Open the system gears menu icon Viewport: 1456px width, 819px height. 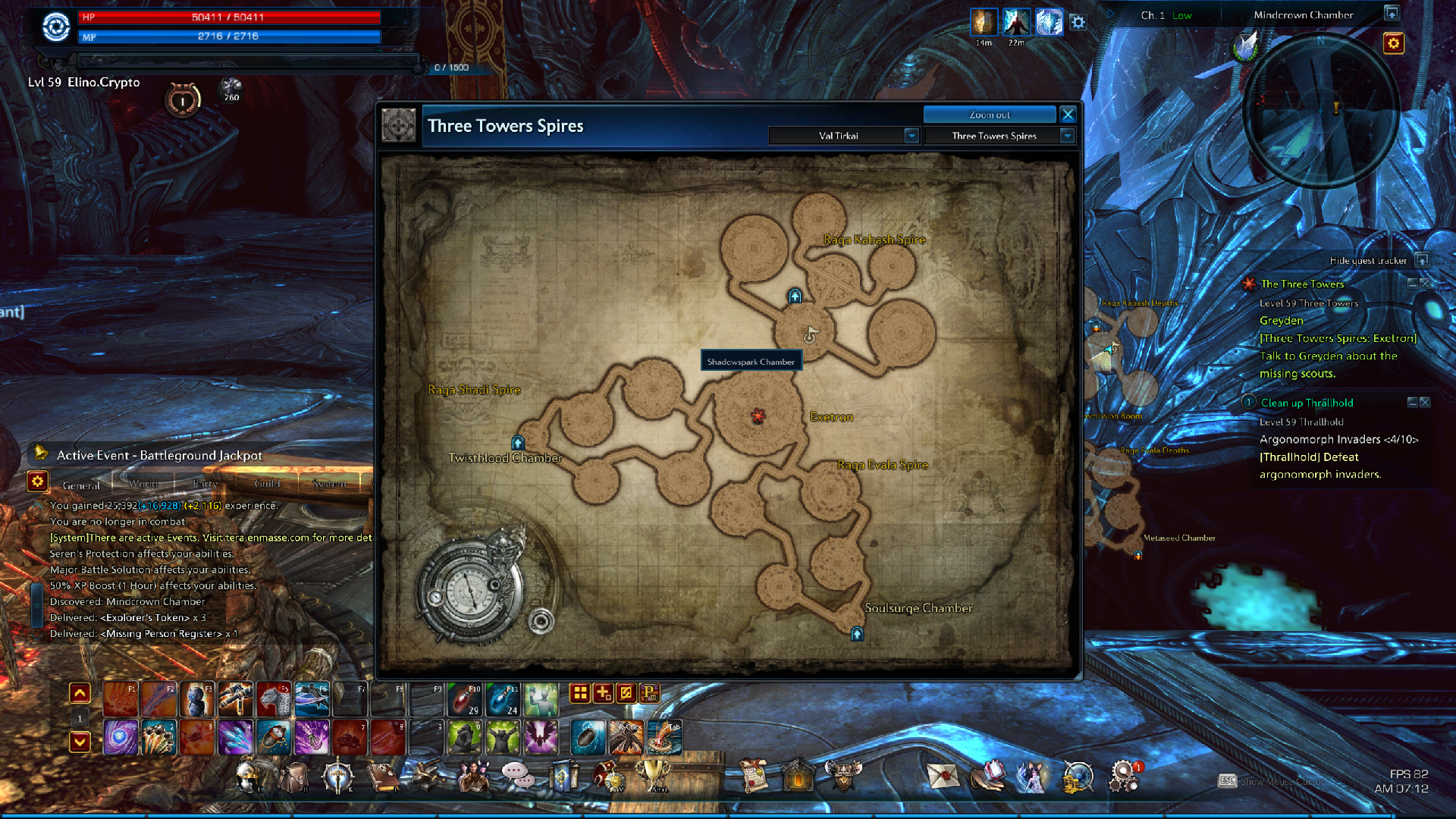coord(1123,777)
